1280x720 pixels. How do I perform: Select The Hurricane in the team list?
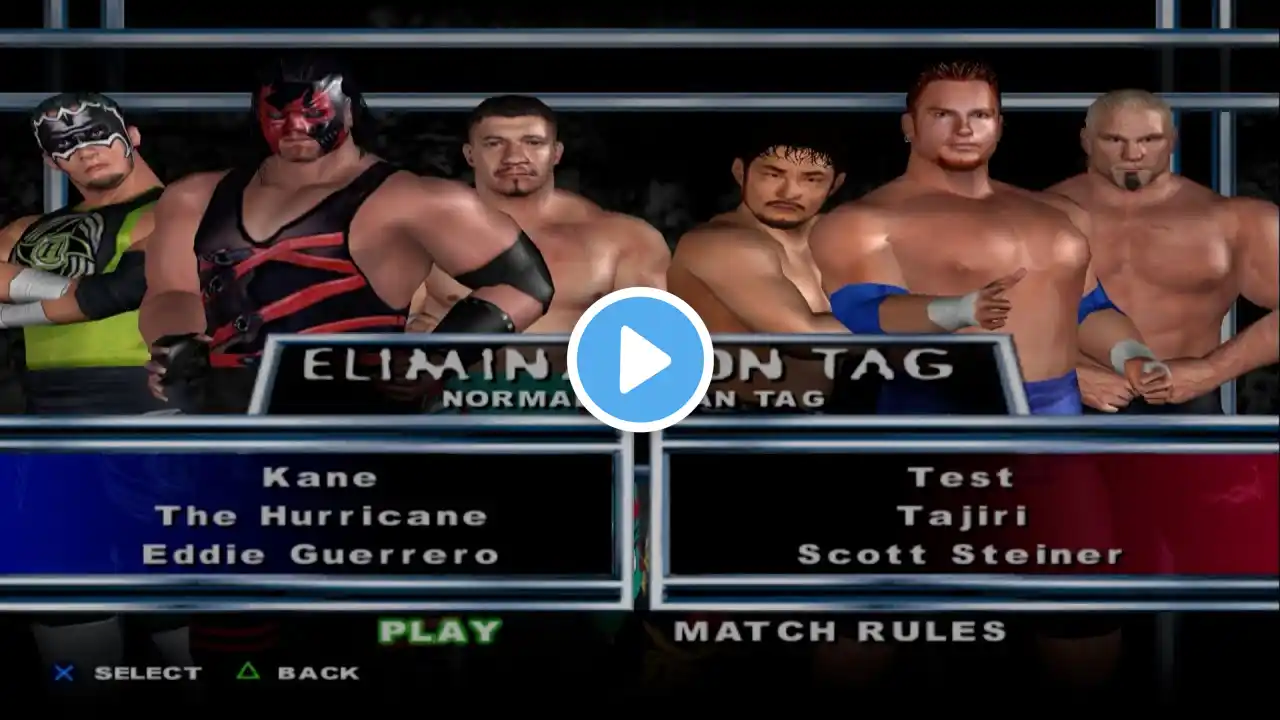(x=320, y=516)
